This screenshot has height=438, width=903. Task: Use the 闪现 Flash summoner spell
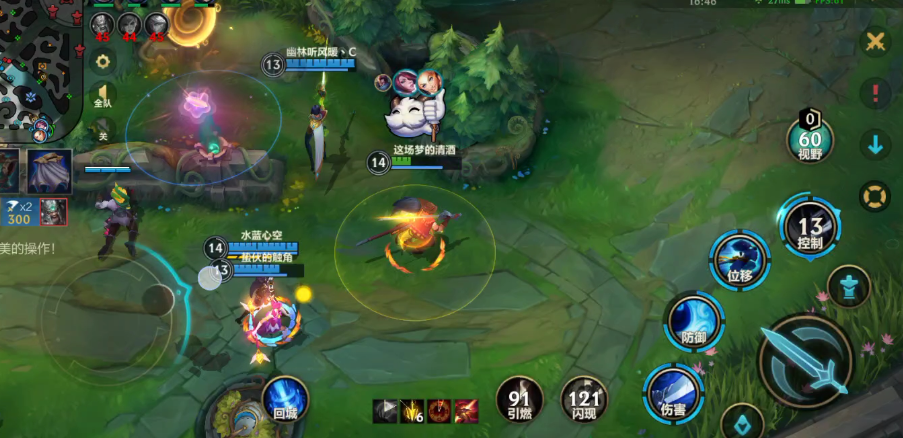coord(583,399)
